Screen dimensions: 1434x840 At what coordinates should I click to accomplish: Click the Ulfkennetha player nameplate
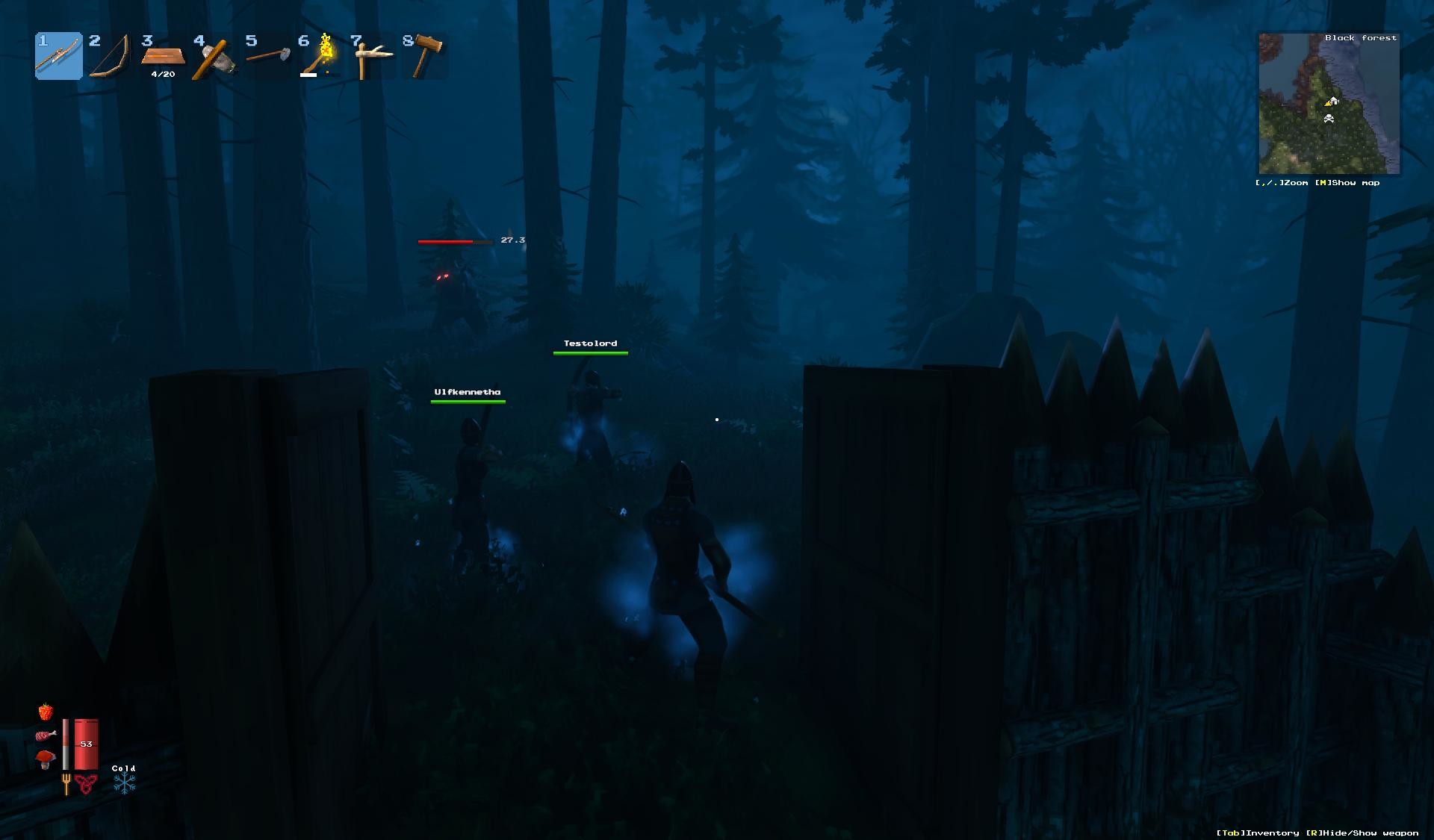coord(468,391)
